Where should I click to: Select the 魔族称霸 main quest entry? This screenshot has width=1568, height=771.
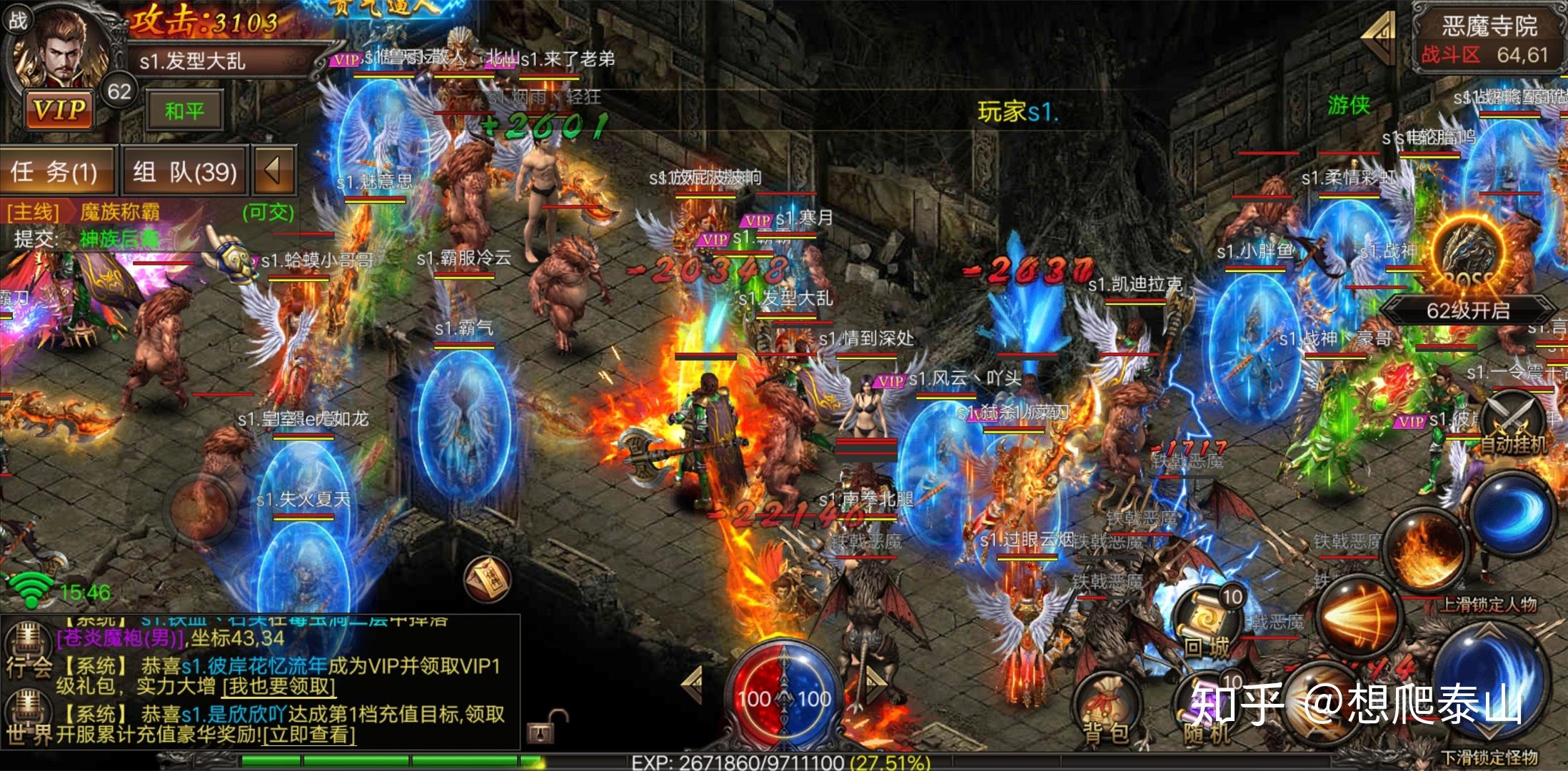pyautogui.click(x=120, y=212)
